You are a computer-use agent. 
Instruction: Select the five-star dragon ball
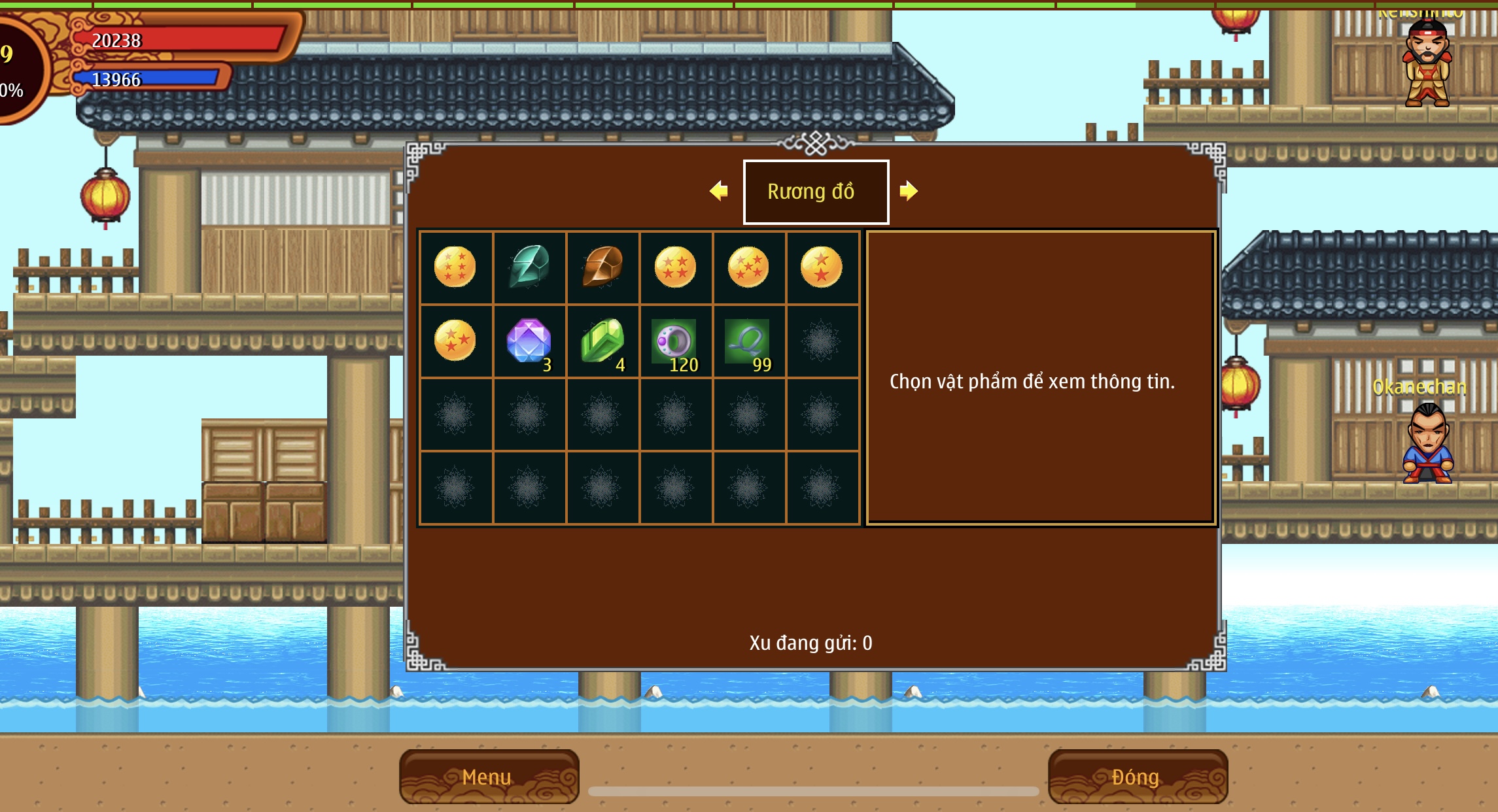748,267
